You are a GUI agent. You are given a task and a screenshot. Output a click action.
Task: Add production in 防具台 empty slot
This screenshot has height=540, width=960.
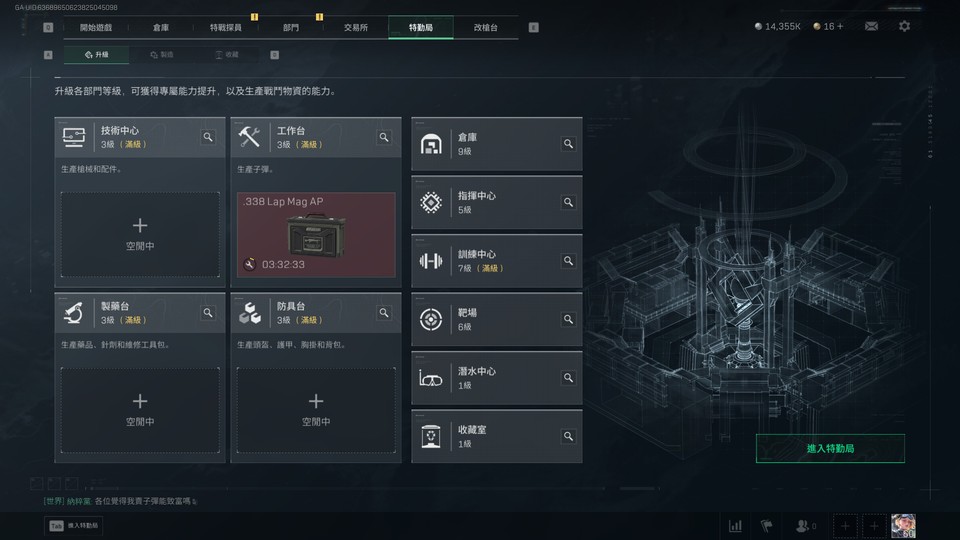click(x=316, y=410)
